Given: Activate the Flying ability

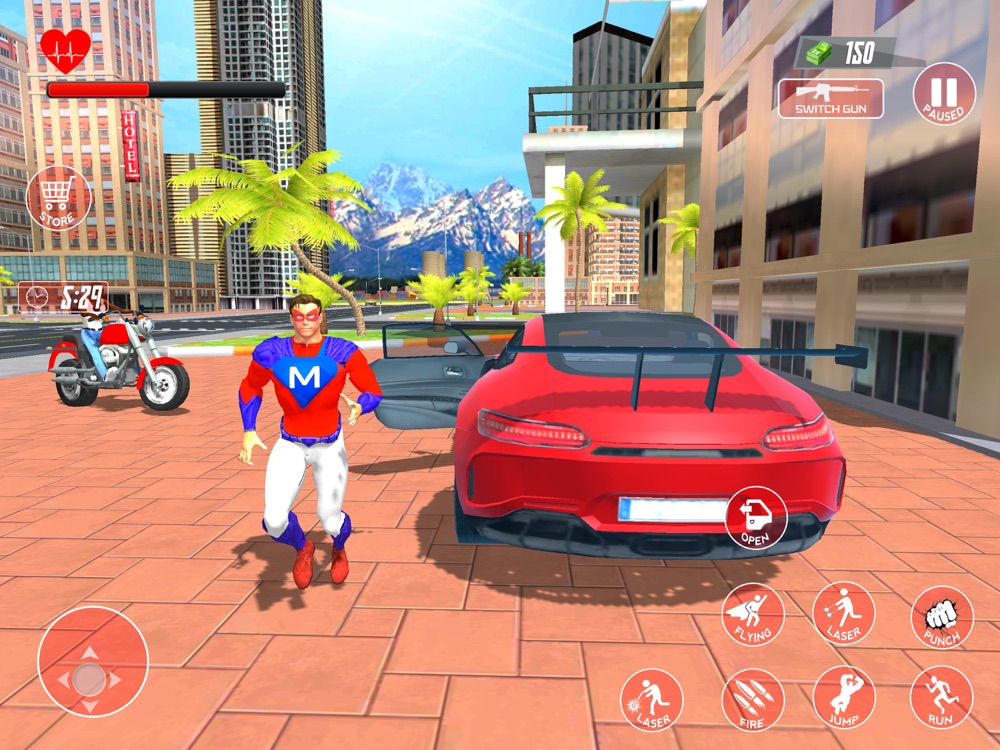Looking at the screenshot, I should 752,614.
